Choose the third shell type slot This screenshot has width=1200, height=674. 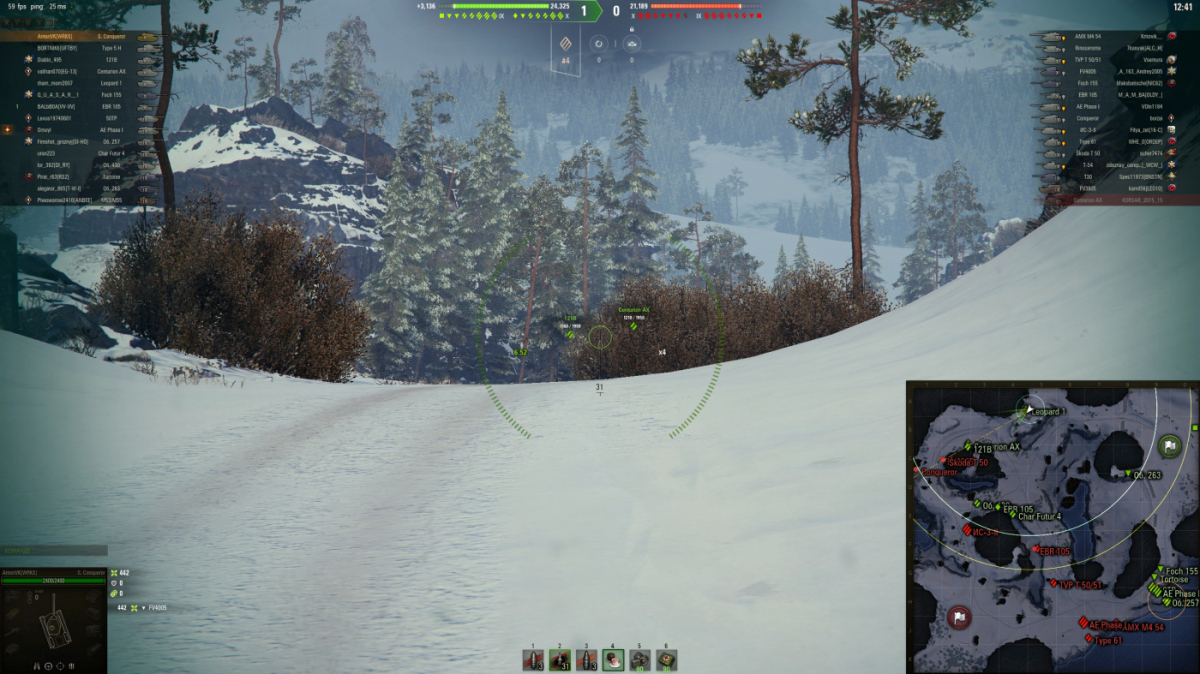pyautogui.click(x=587, y=660)
